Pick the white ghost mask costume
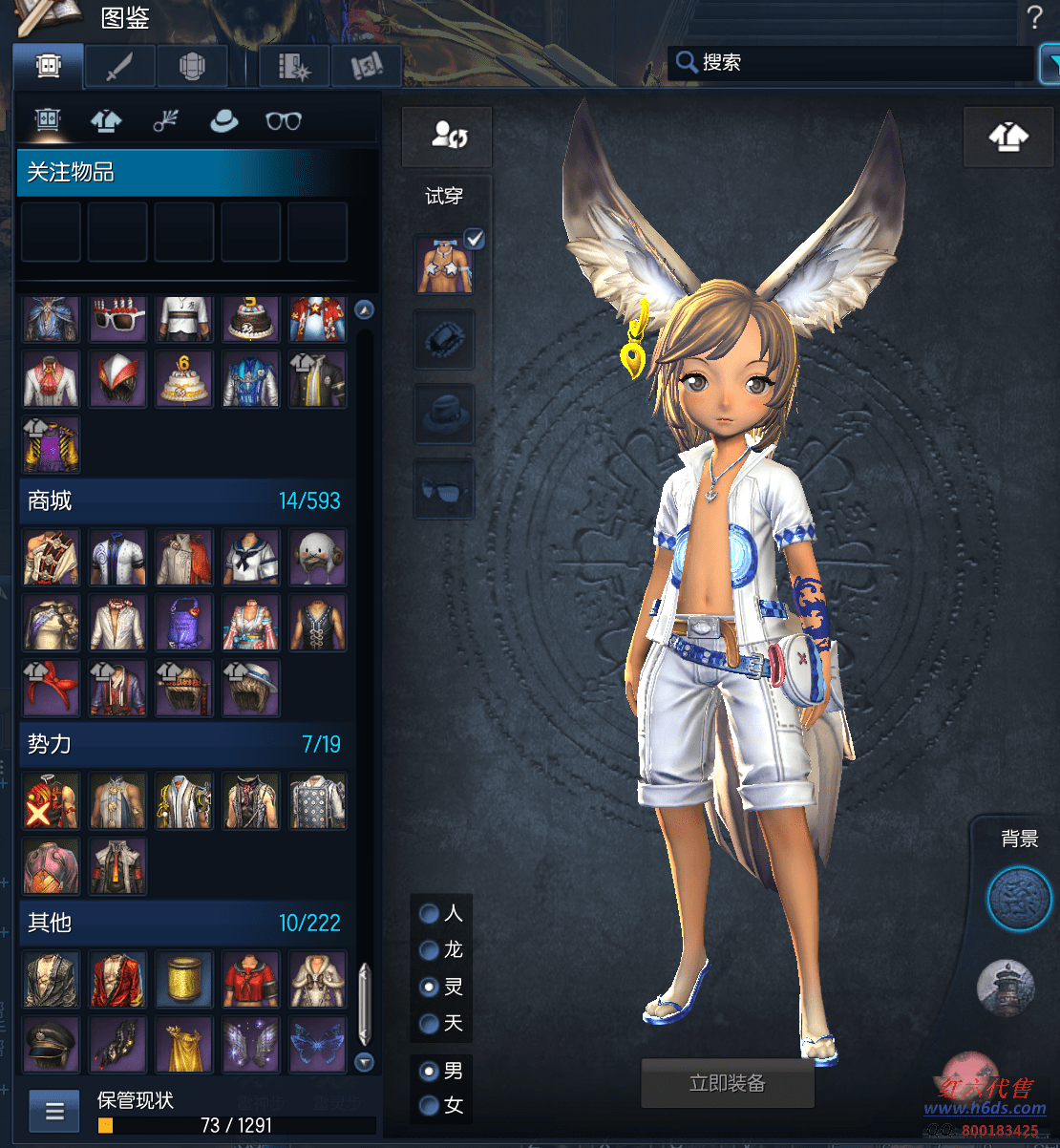This screenshot has width=1060, height=1148. 317,558
